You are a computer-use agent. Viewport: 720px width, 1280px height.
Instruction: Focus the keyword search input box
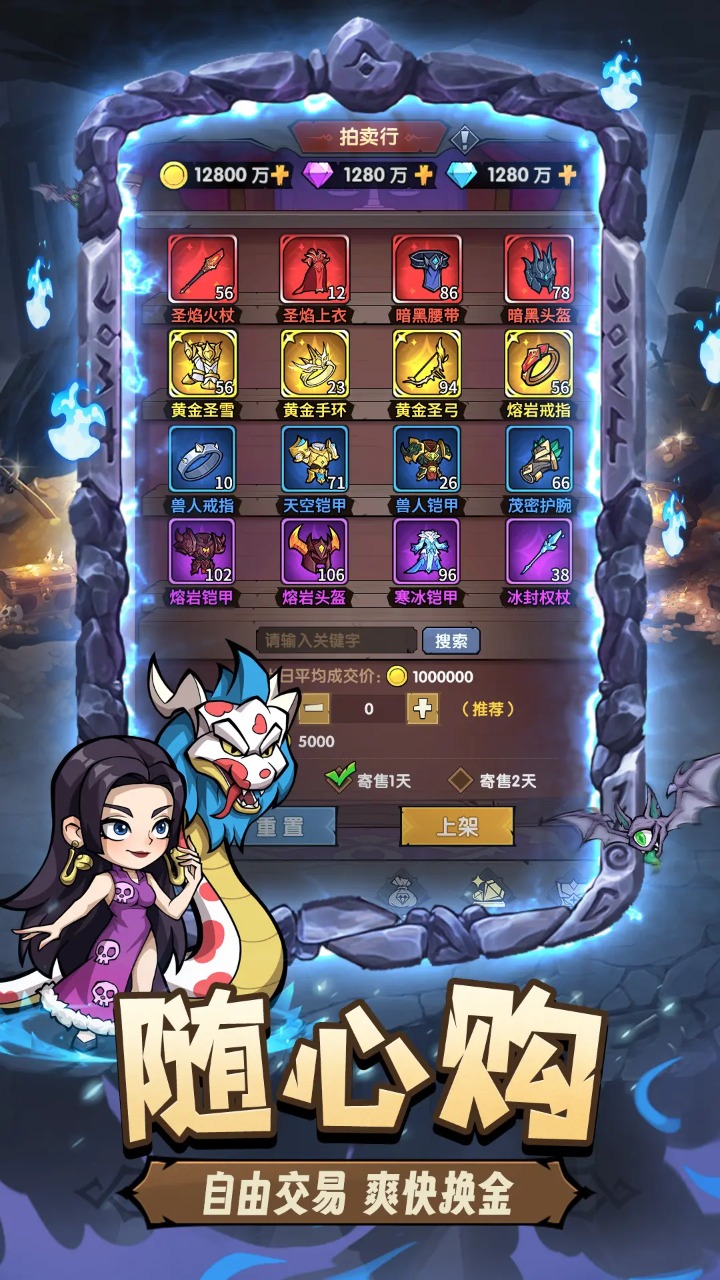point(336,641)
